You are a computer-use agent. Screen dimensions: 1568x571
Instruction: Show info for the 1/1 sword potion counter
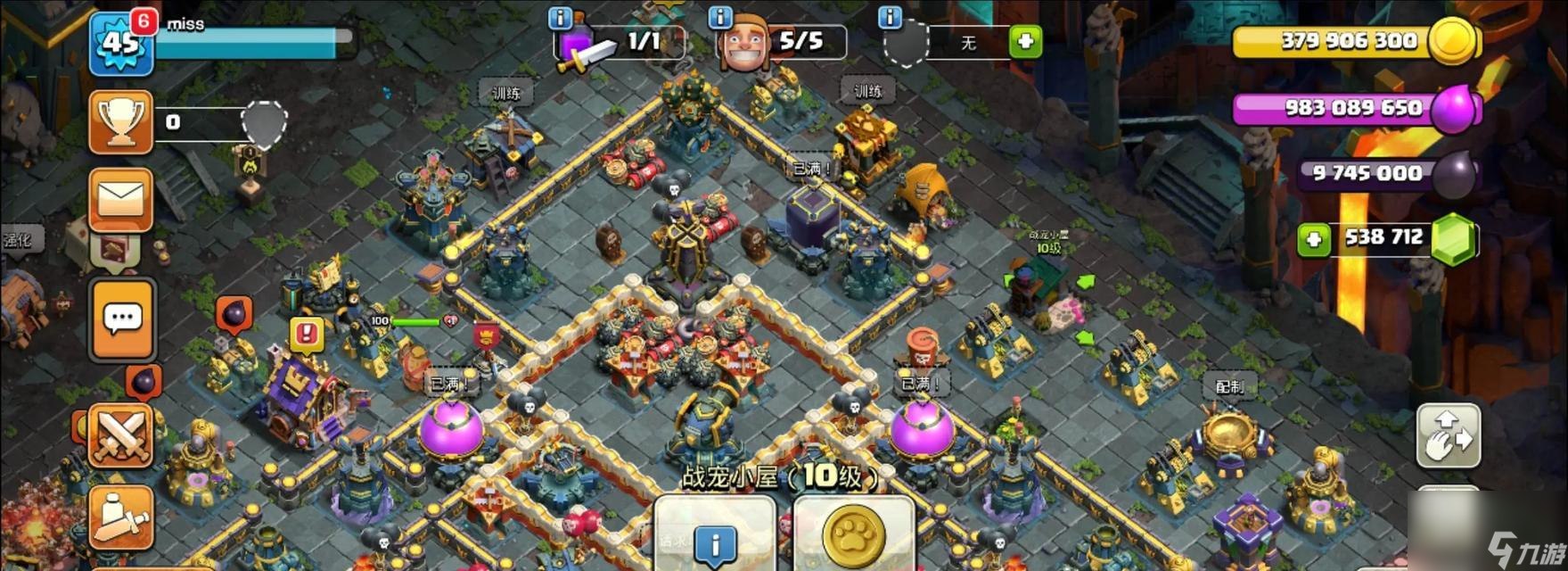tap(560, 18)
